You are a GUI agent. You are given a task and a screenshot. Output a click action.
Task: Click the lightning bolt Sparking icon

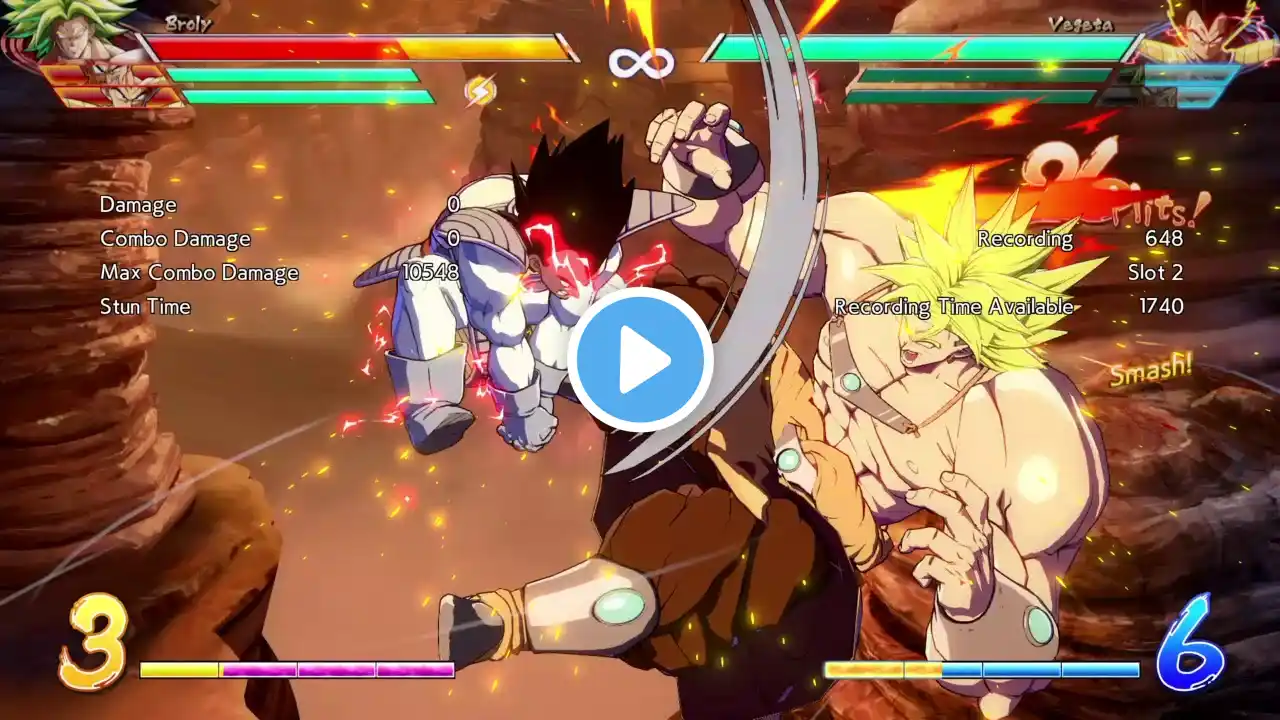(x=481, y=91)
